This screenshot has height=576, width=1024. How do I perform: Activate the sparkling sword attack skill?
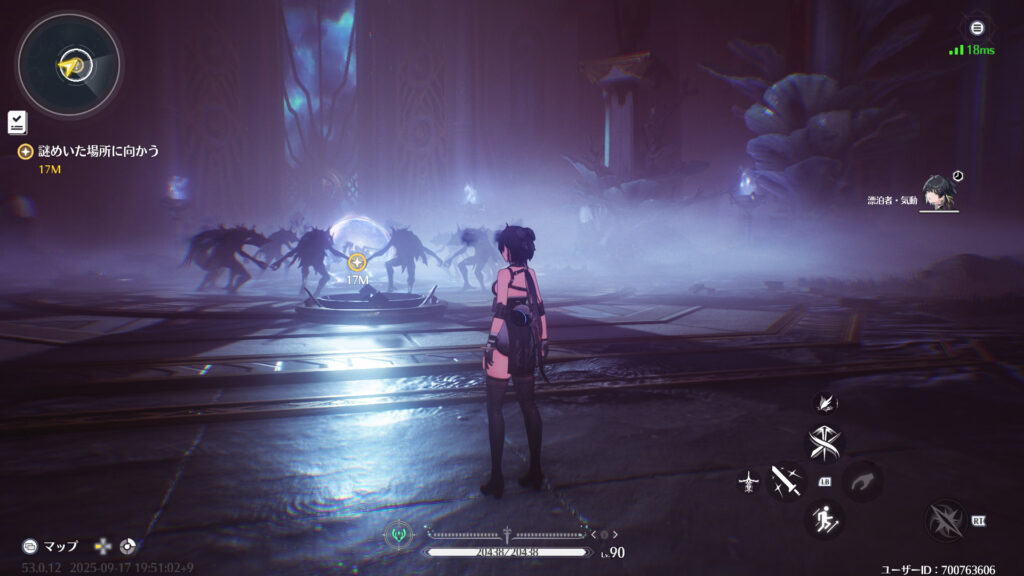point(785,481)
